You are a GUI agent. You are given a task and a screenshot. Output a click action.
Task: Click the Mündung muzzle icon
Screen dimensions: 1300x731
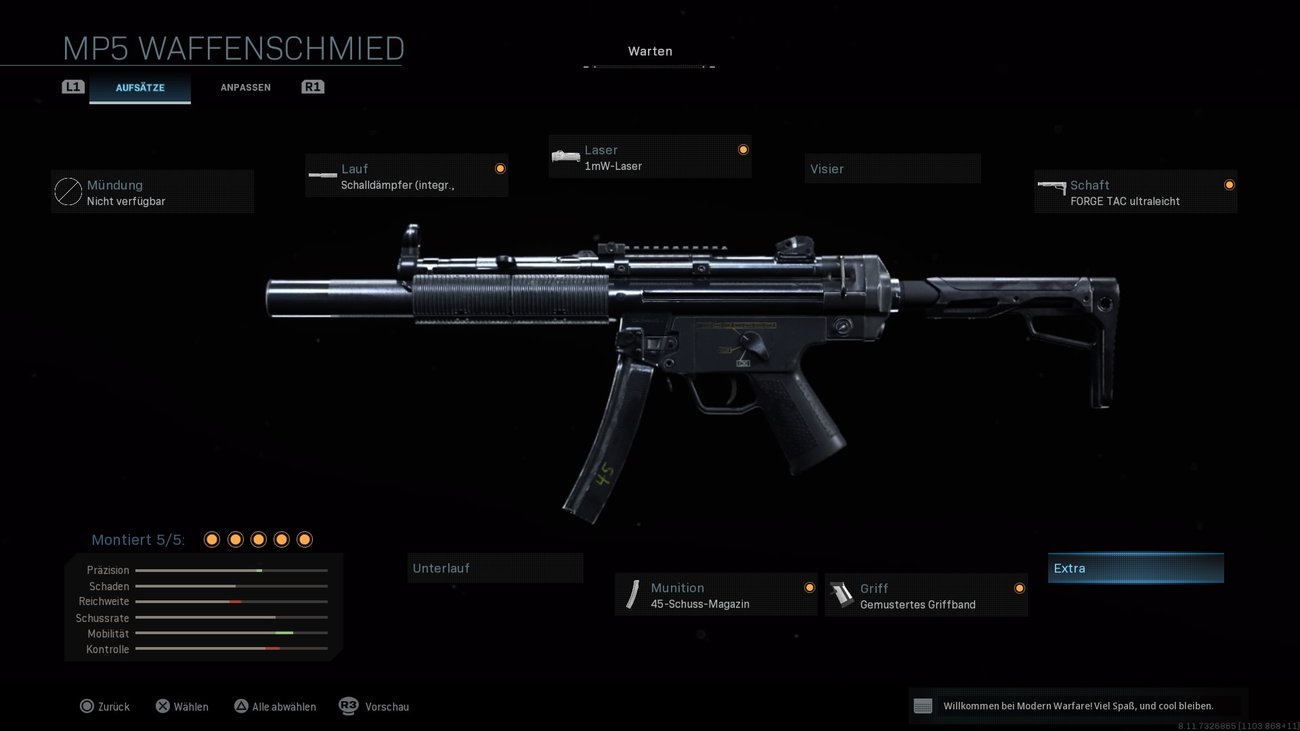(x=68, y=191)
